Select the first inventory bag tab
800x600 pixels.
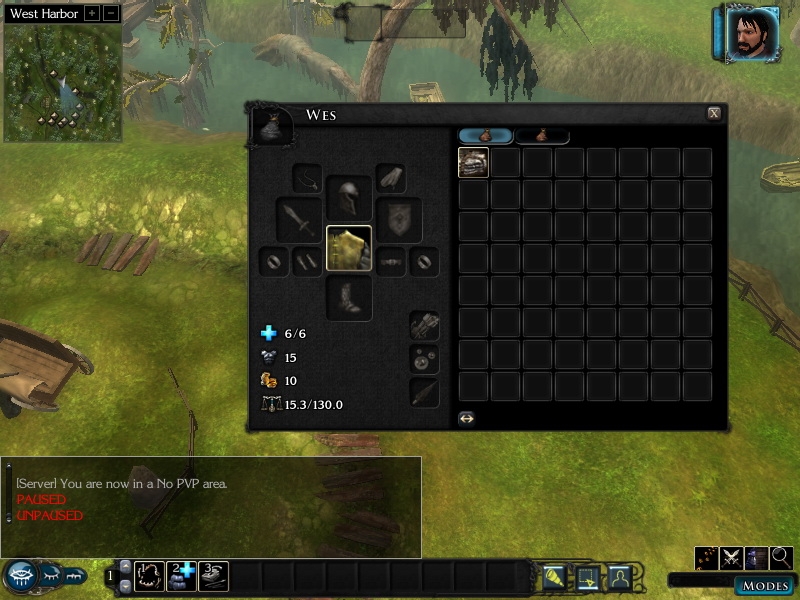[485, 136]
